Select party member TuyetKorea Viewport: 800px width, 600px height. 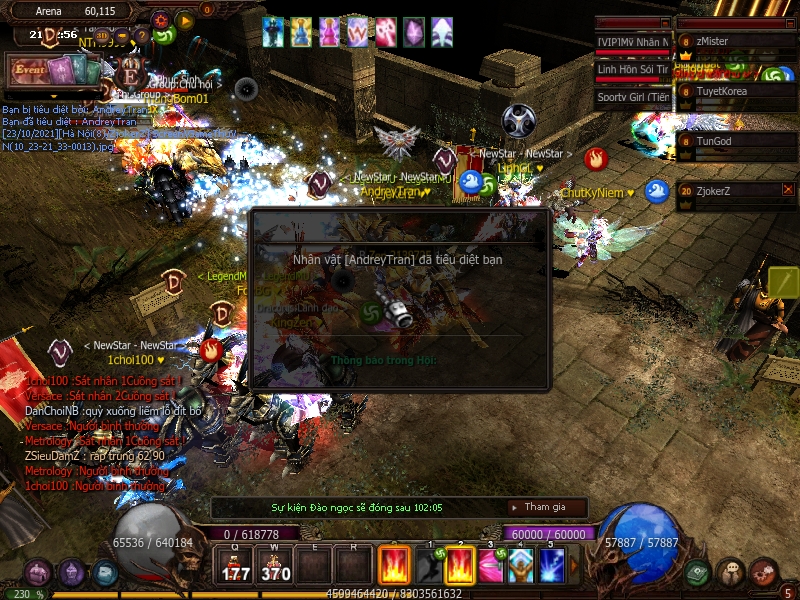coord(738,91)
